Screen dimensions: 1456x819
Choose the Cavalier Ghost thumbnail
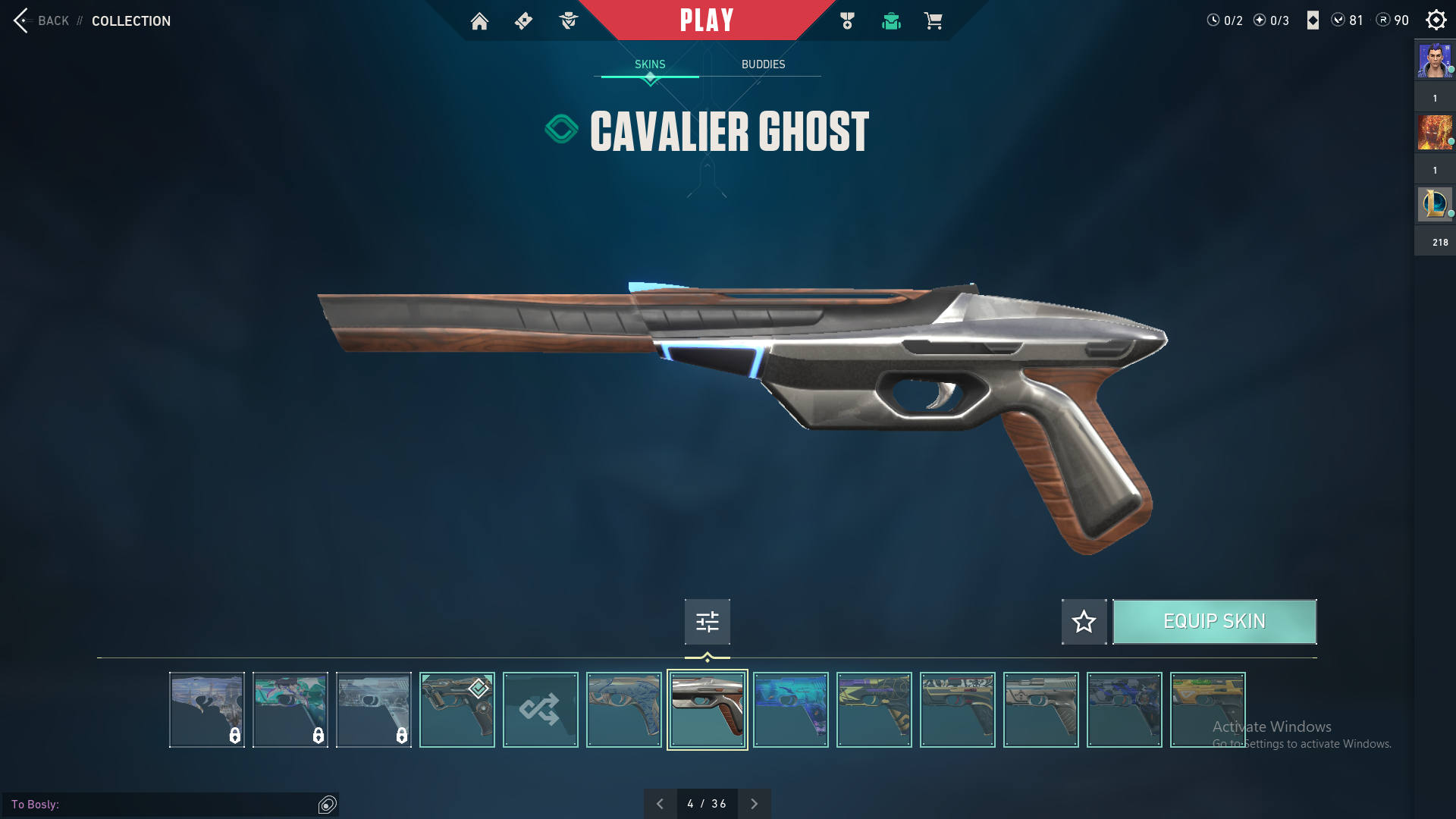click(707, 710)
